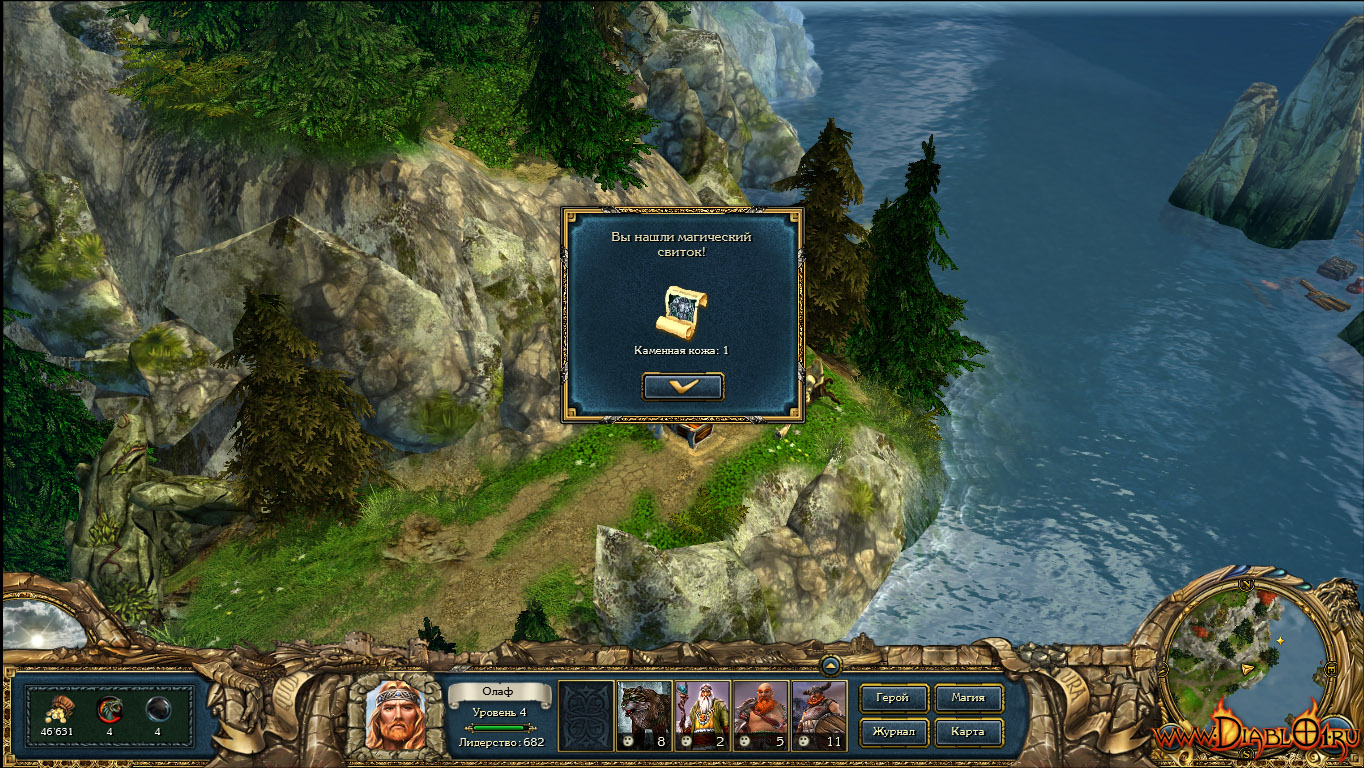Confirm the found scroll dialog with the checkmark
This screenshot has width=1364, height=768.
(x=683, y=386)
